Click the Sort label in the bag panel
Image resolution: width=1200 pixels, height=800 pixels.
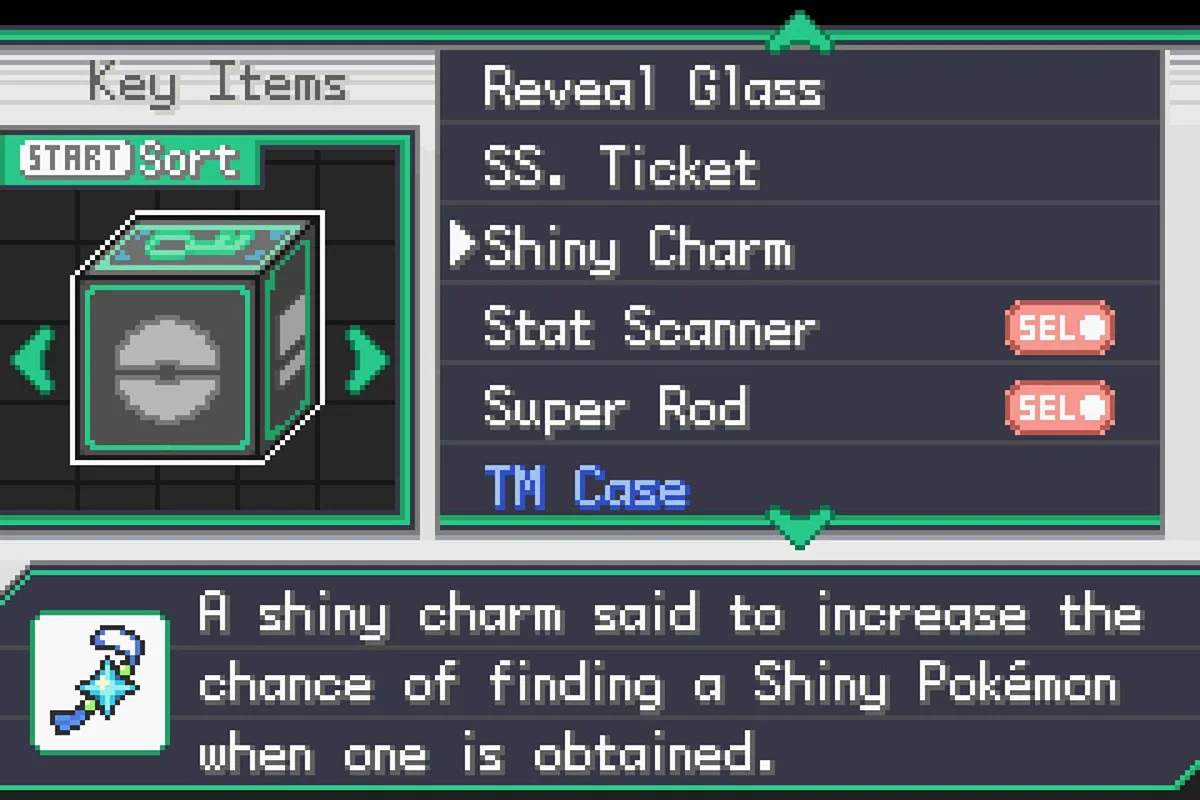coord(189,159)
